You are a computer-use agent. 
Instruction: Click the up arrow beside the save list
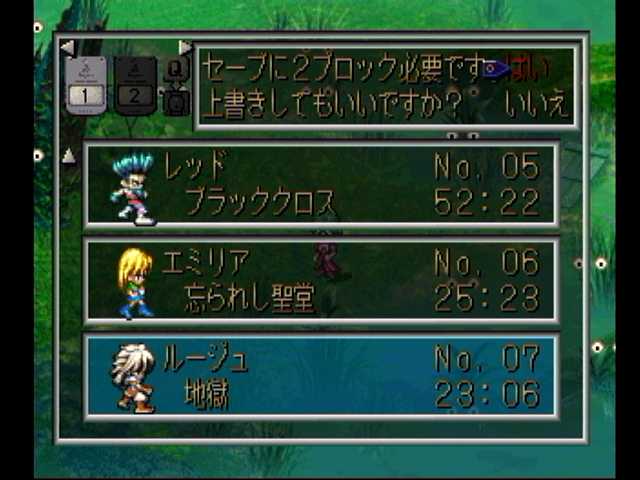click(69, 155)
